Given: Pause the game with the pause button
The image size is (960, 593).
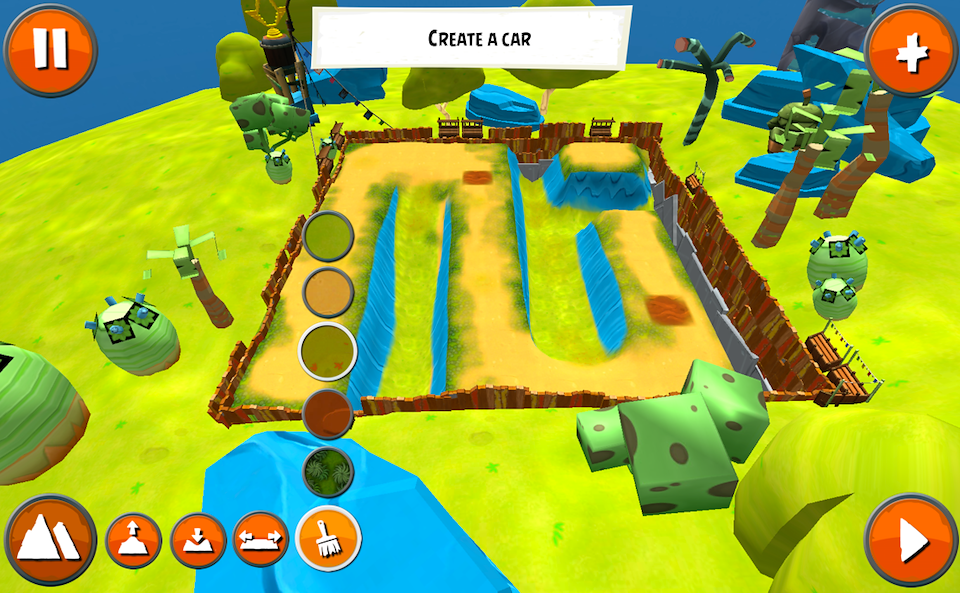Looking at the screenshot, I should coord(50,48).
